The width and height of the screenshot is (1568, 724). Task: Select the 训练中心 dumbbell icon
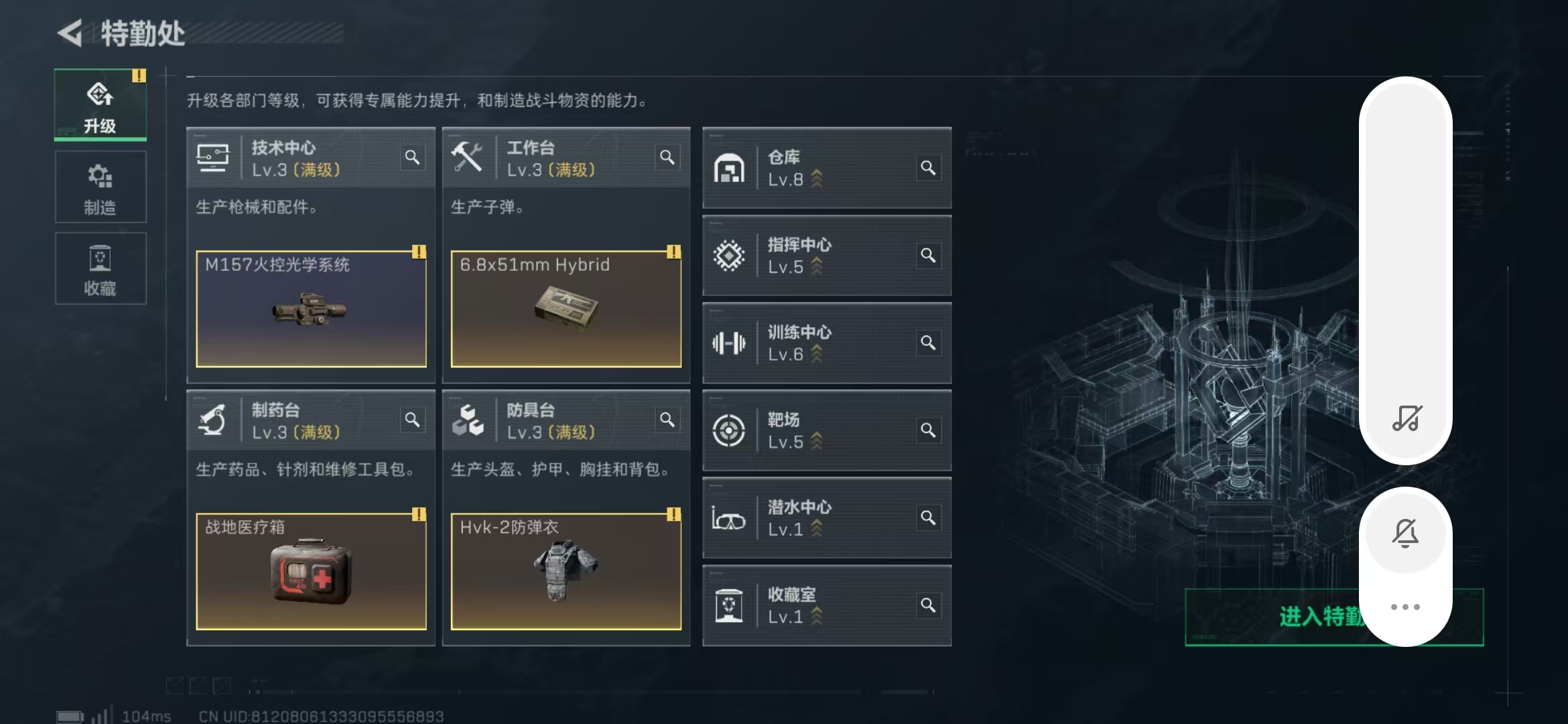[730, 343]
